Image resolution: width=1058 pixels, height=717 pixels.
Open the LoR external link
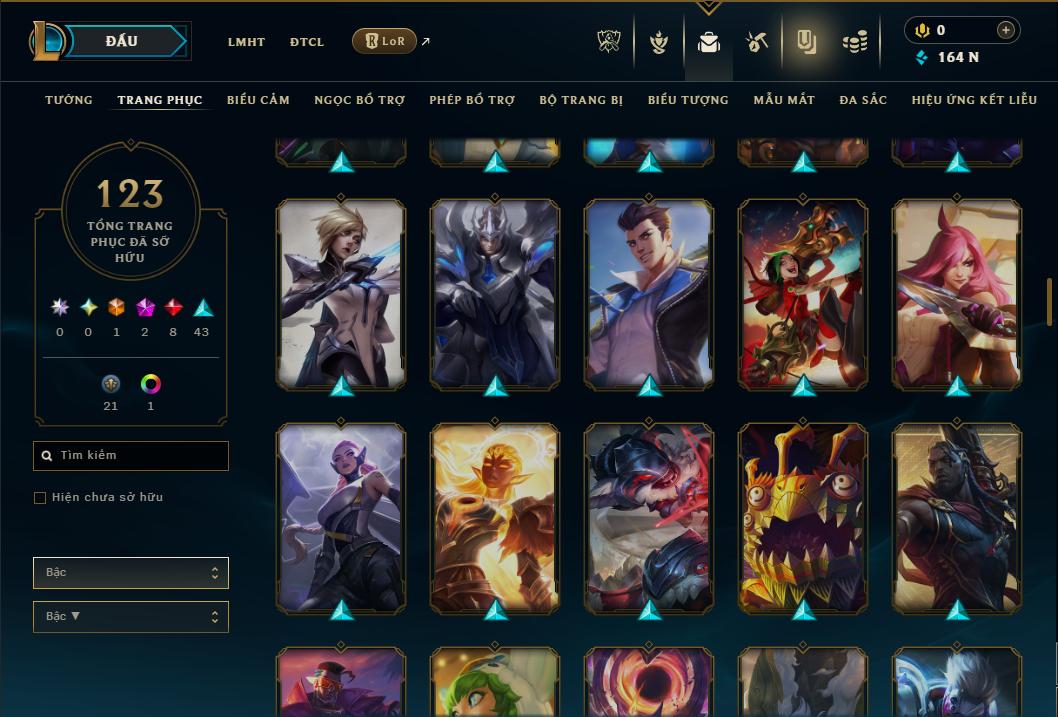(385, 41)
